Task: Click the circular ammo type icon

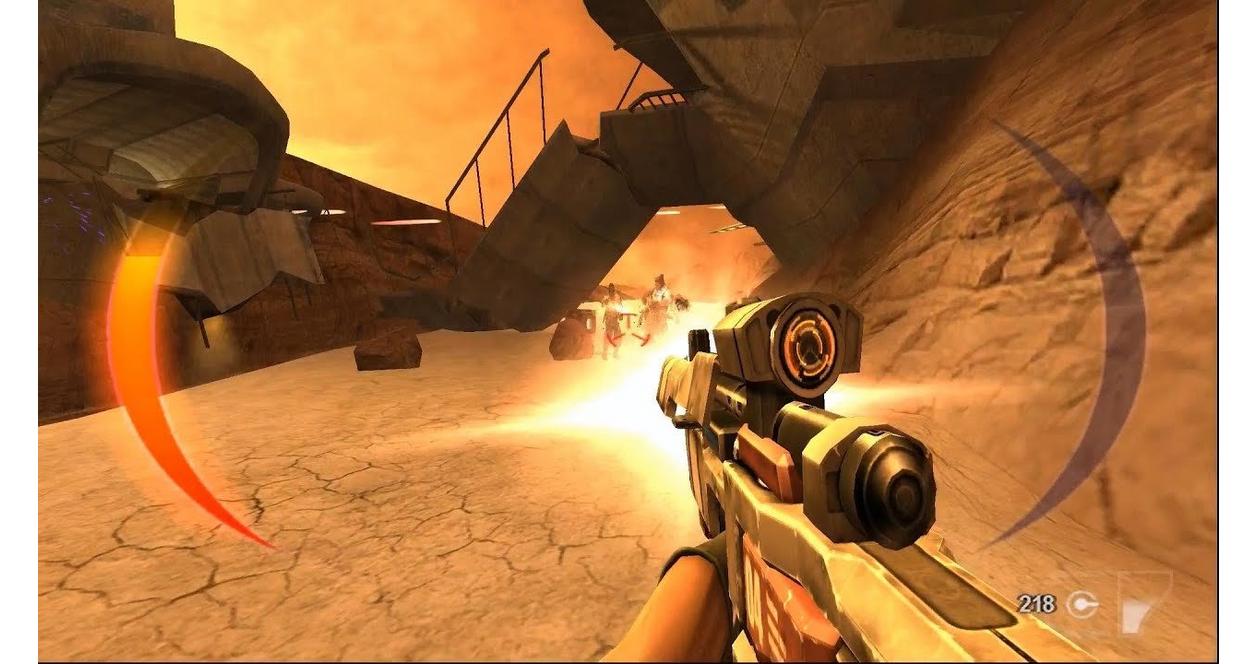Action: [1081, 603]
